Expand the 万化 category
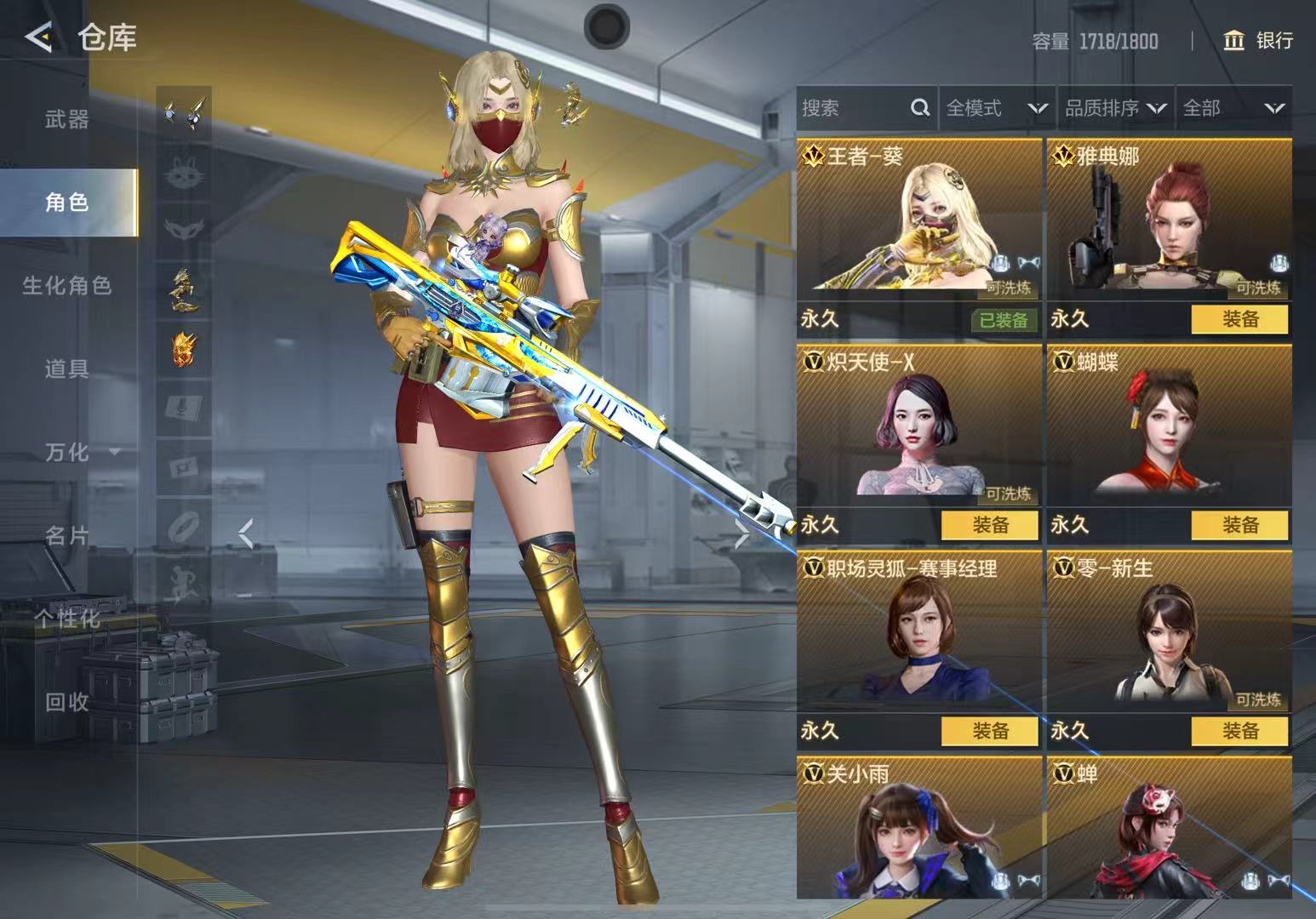 (x=81, y=452)
